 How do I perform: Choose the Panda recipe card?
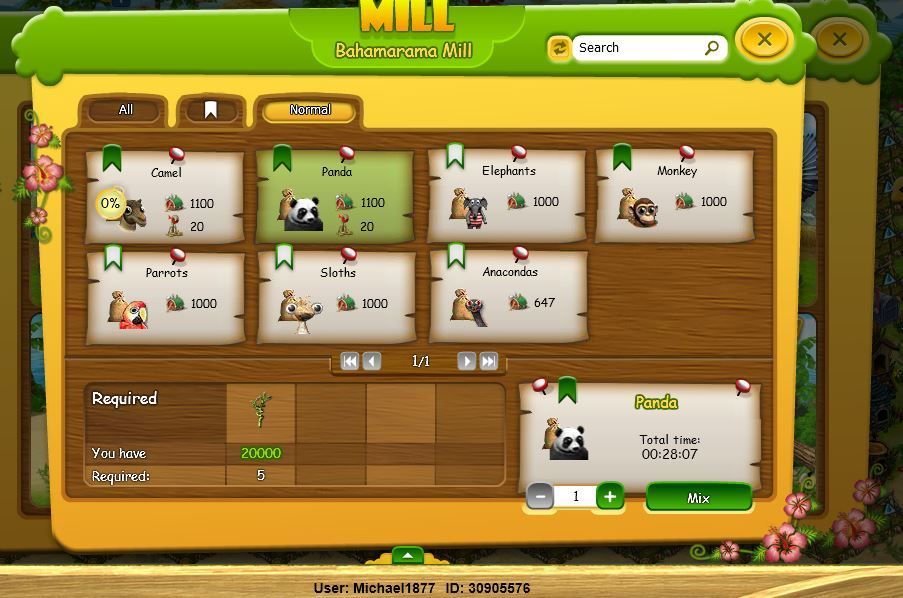336,196
